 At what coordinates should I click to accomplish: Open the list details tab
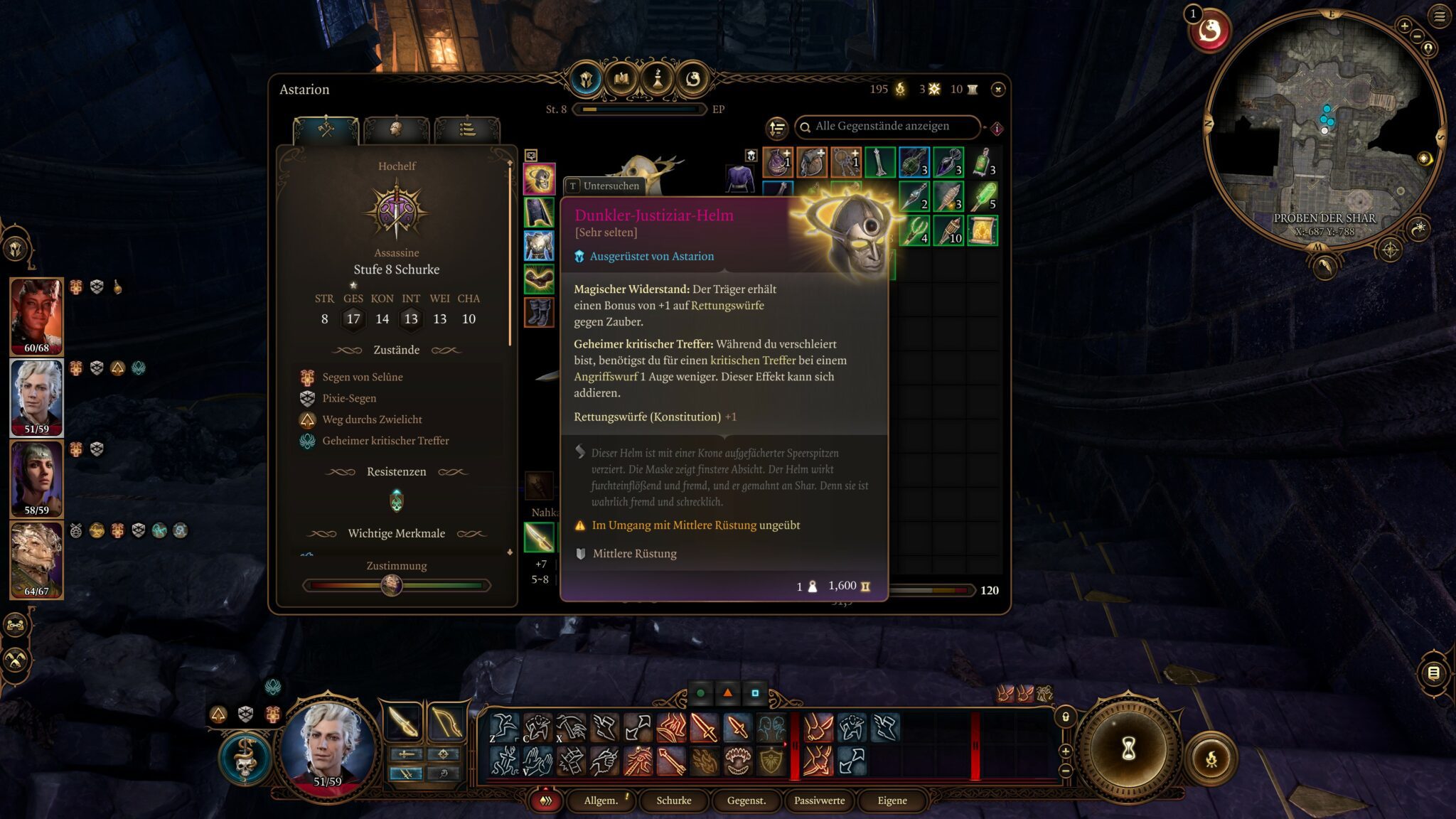[x=467, y=129]
